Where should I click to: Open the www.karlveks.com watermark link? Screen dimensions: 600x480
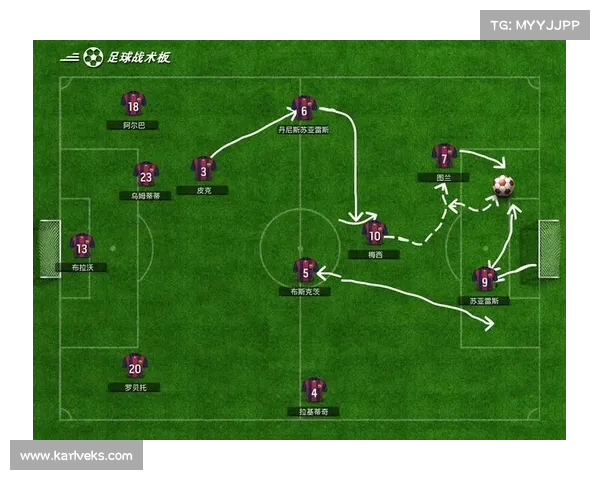click(76, 456)
